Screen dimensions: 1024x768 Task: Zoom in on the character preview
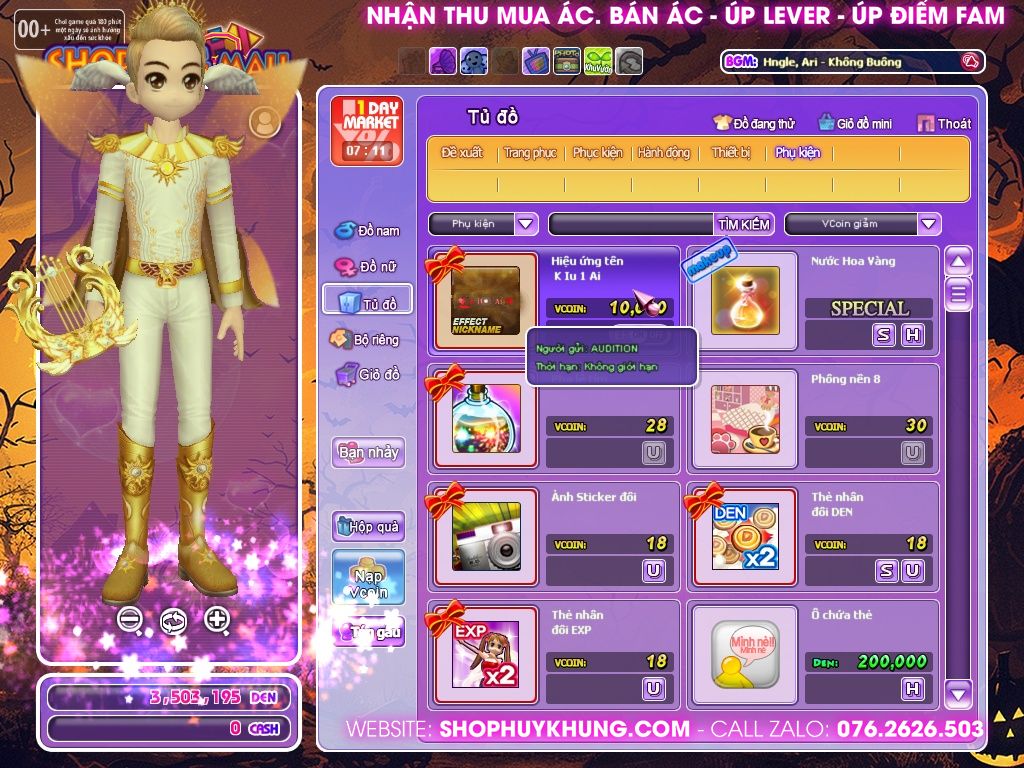(x=217, y=619)
